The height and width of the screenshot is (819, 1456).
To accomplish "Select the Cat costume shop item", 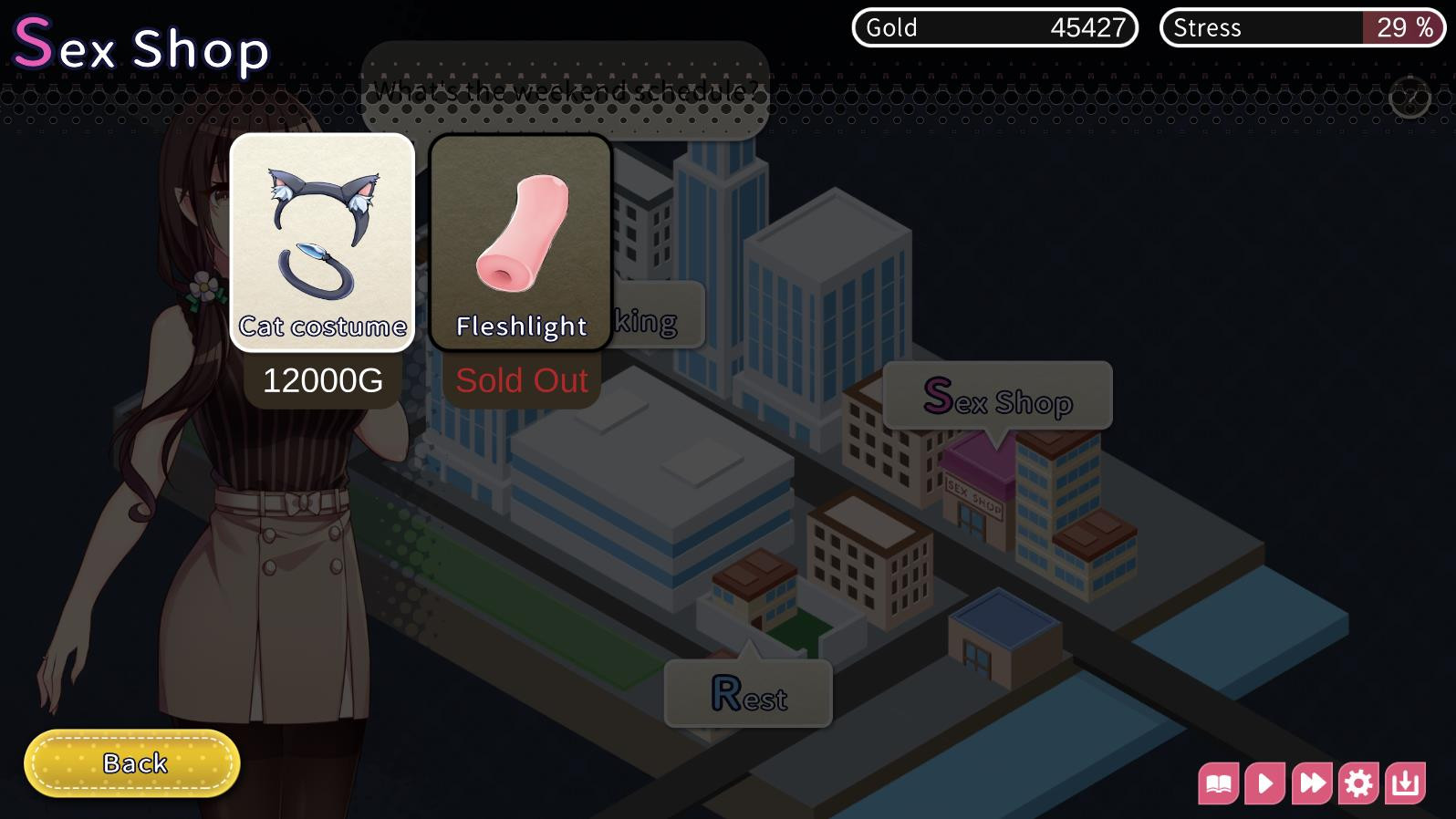I will coord(322,242).
